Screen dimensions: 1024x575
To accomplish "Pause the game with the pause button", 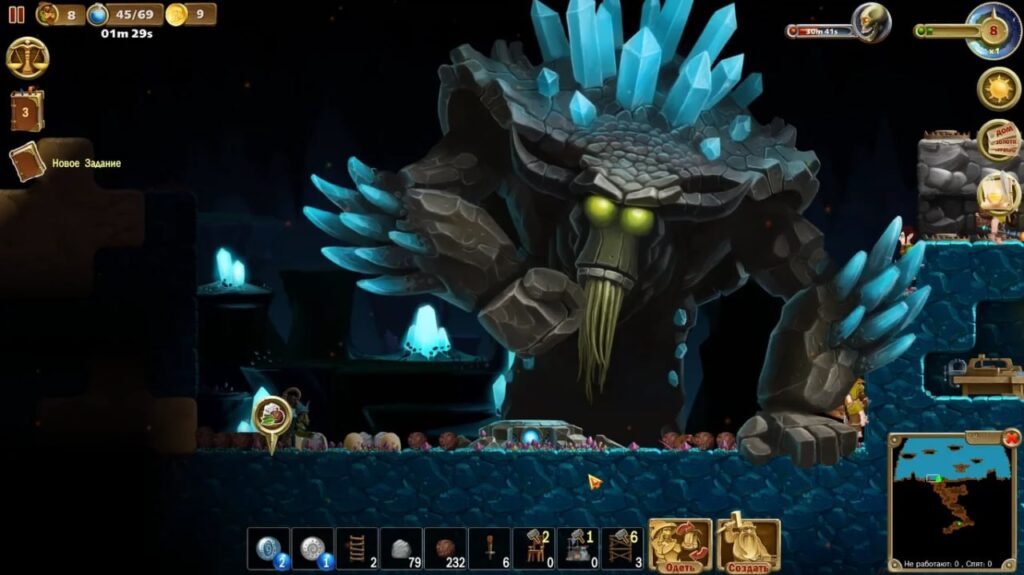I will pyautogui.click(x=17, y=14).
